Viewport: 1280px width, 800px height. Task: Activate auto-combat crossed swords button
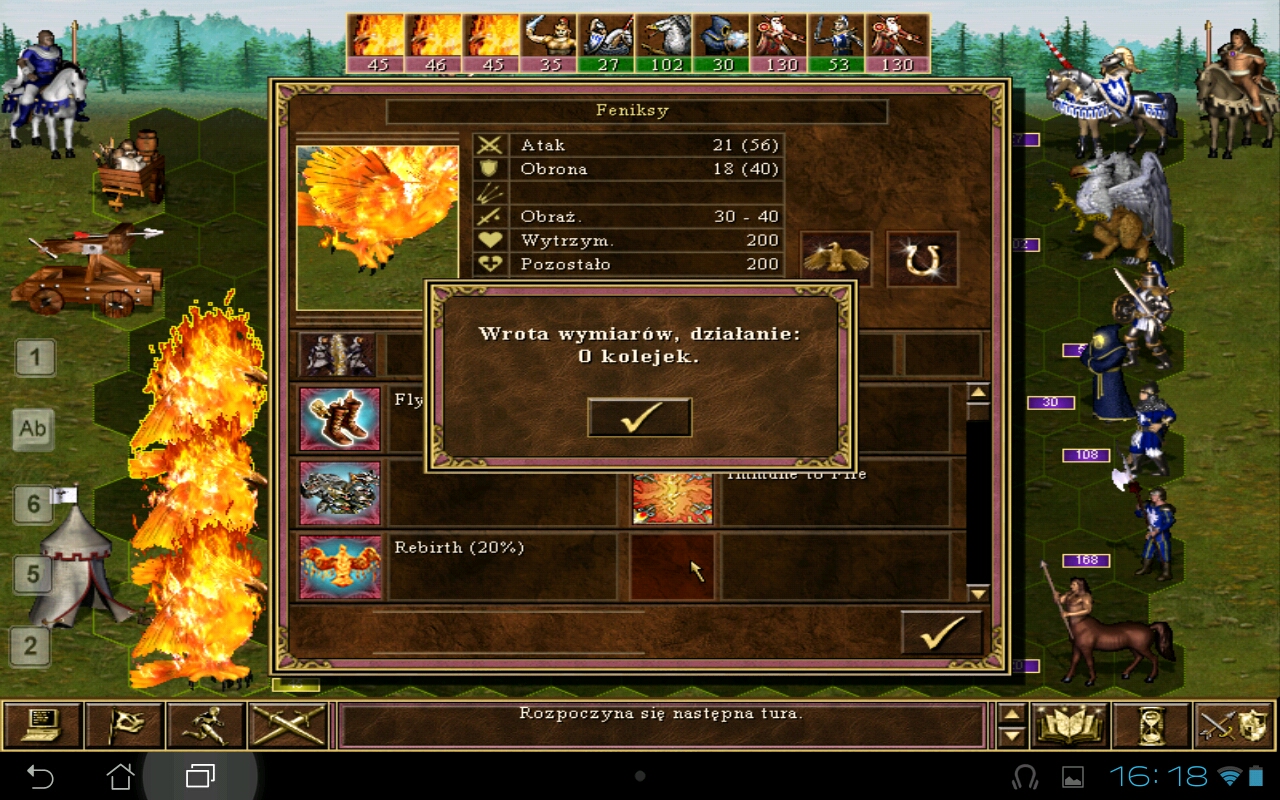click(288, 726)
